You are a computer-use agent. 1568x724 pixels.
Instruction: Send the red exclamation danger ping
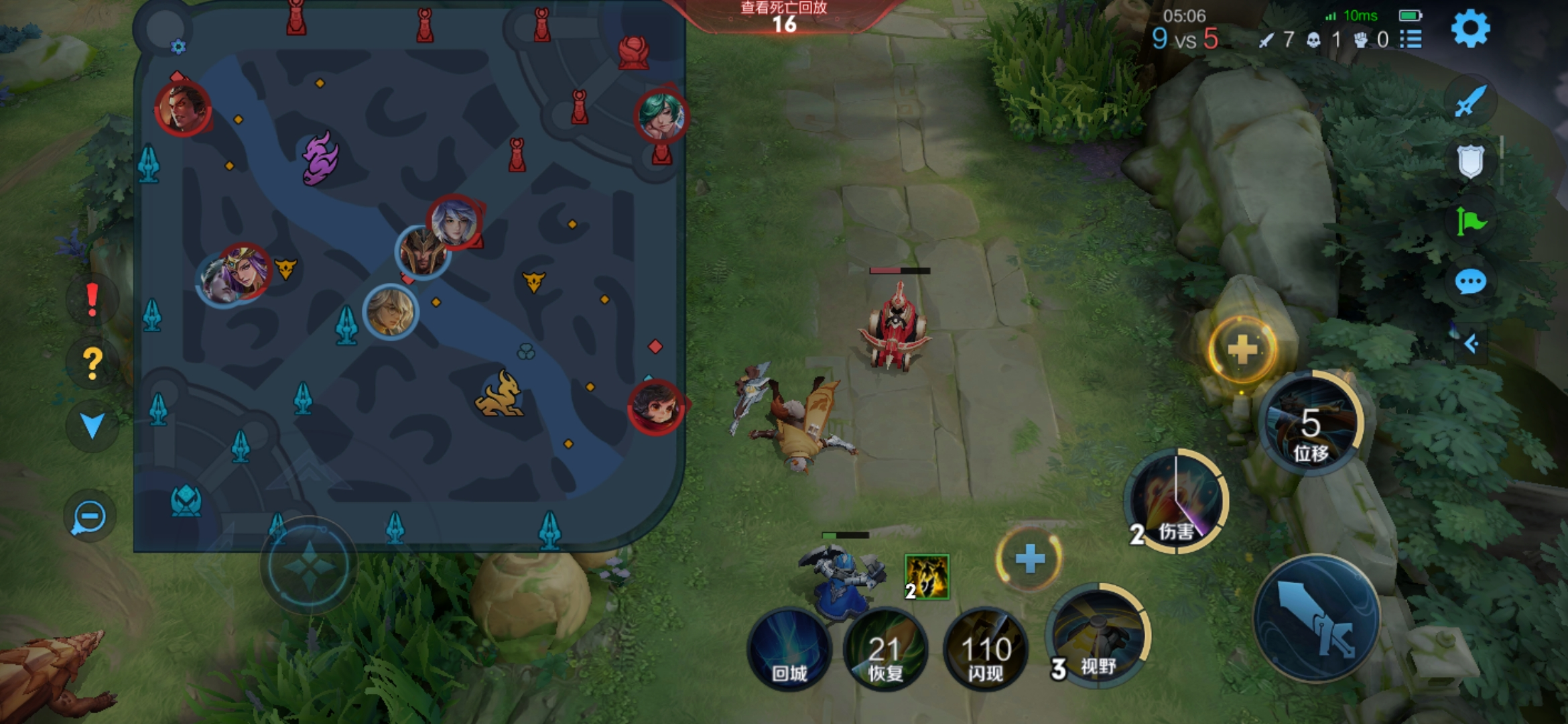point(92,300)
